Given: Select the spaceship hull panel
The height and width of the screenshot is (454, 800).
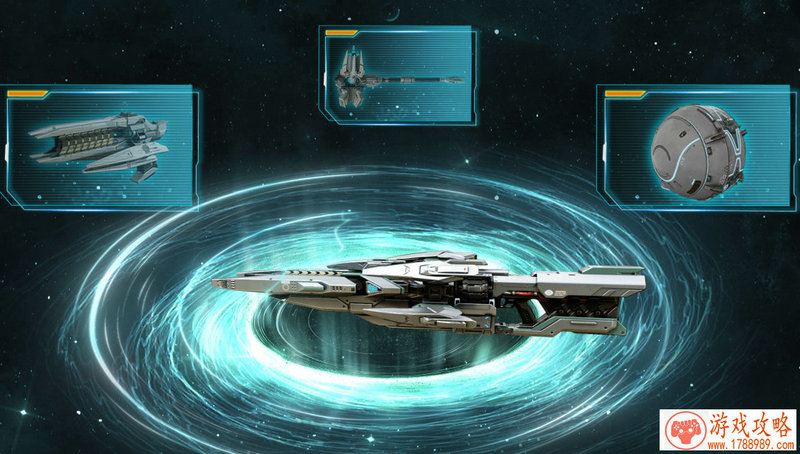Looking at the screenshot, I should point(99,146).
